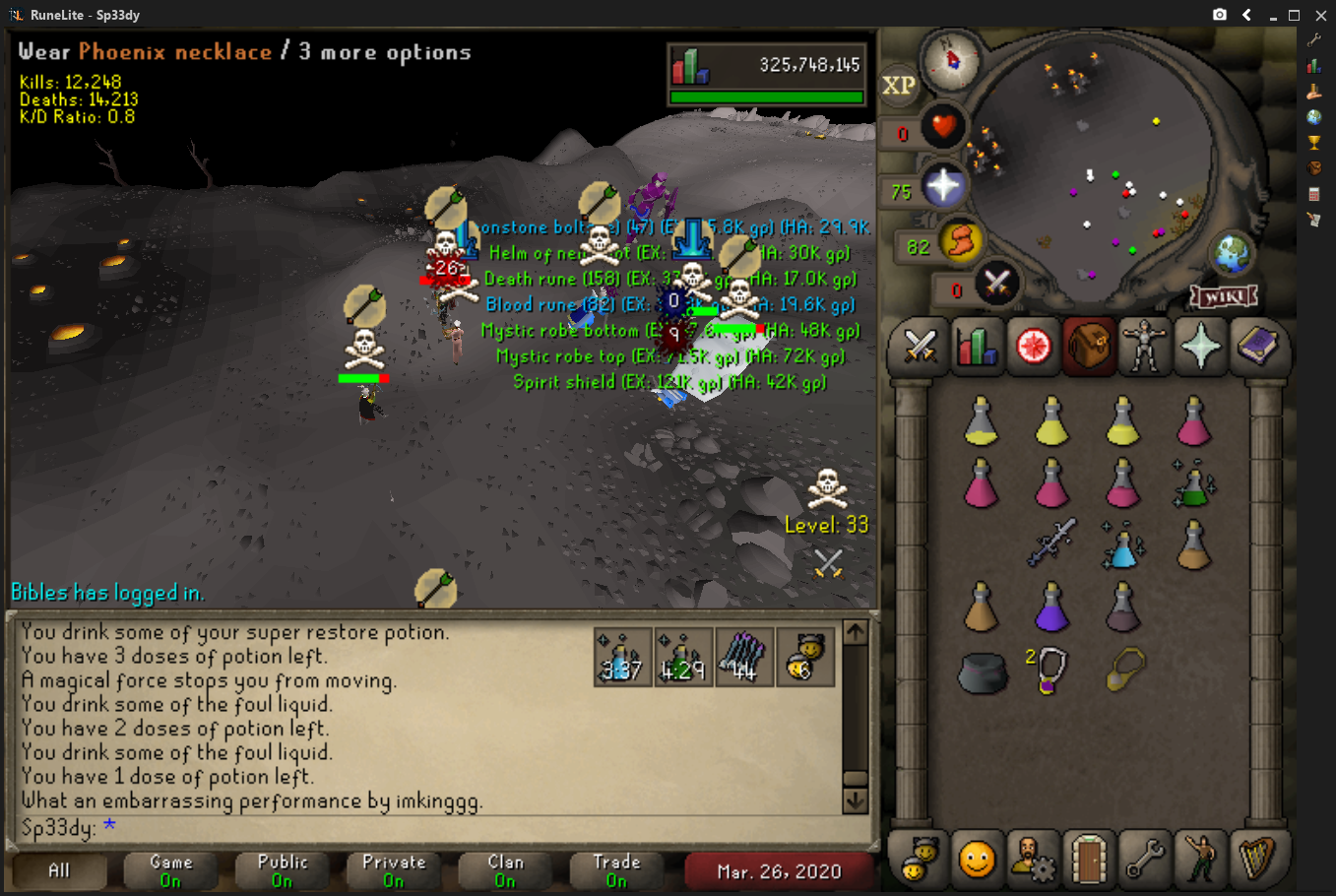This screenshot has width=1336, height=896.
Task: Activate quick prayers from the prayer orb
Action: (x=943, y=187)
